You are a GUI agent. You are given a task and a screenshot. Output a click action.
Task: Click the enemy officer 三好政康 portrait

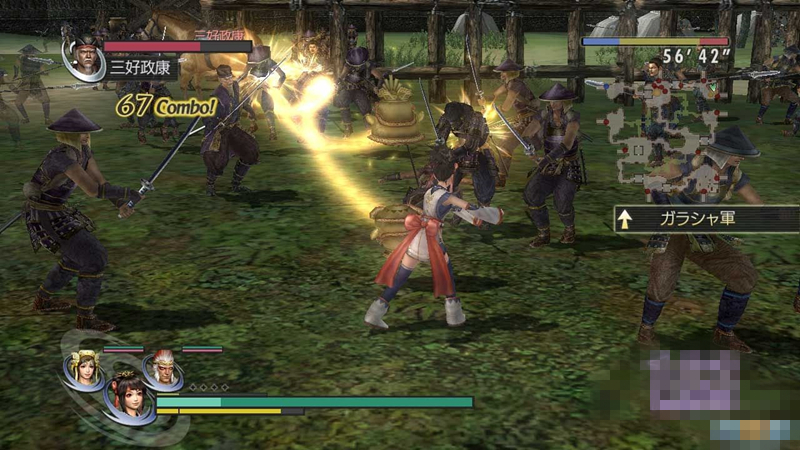click(82, 60)
